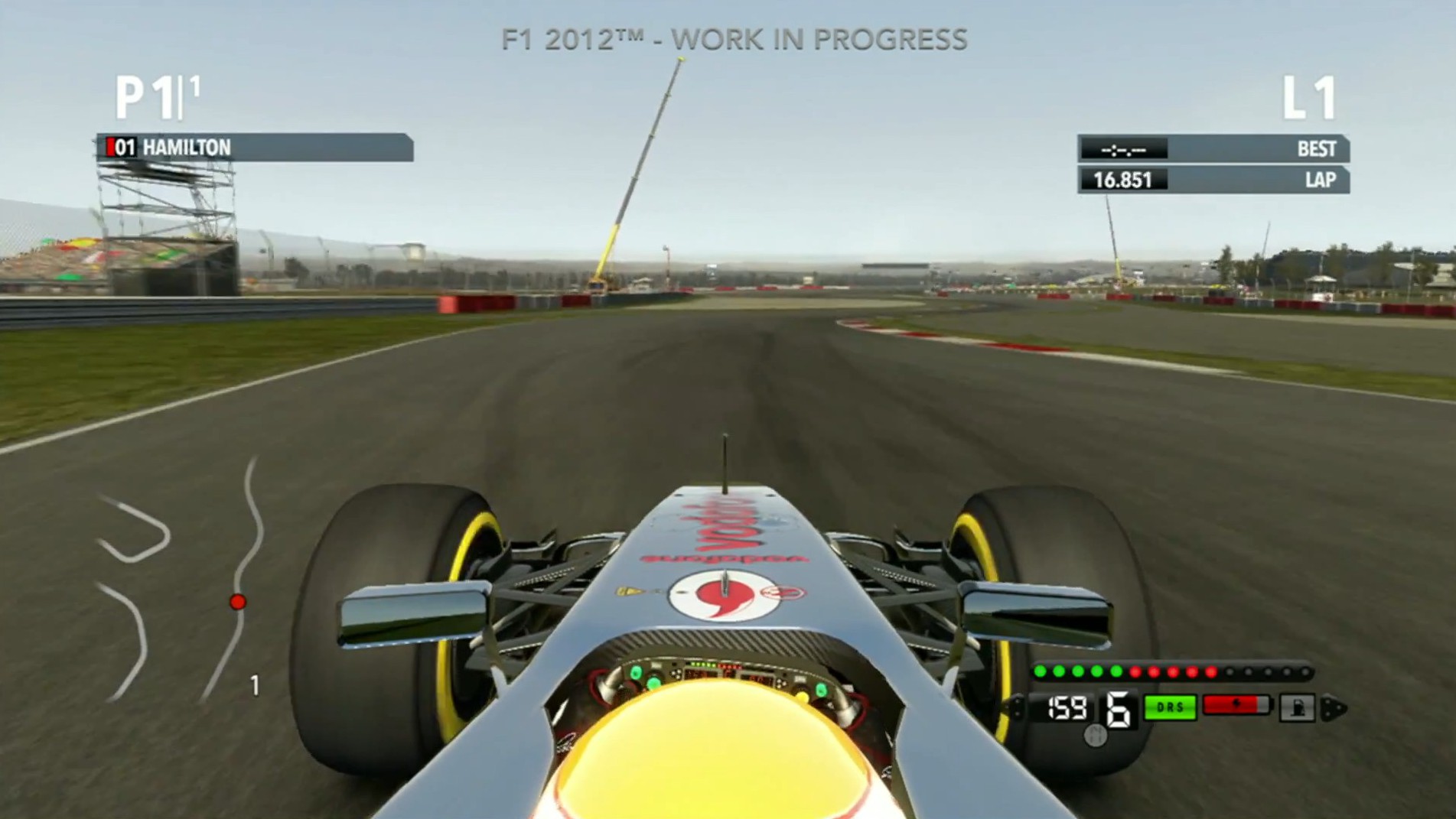Image resolution: width=1456 pixels, height=819 pixels.
Task: Select the 01 Hamilton driver row
Action: [255, 148]
